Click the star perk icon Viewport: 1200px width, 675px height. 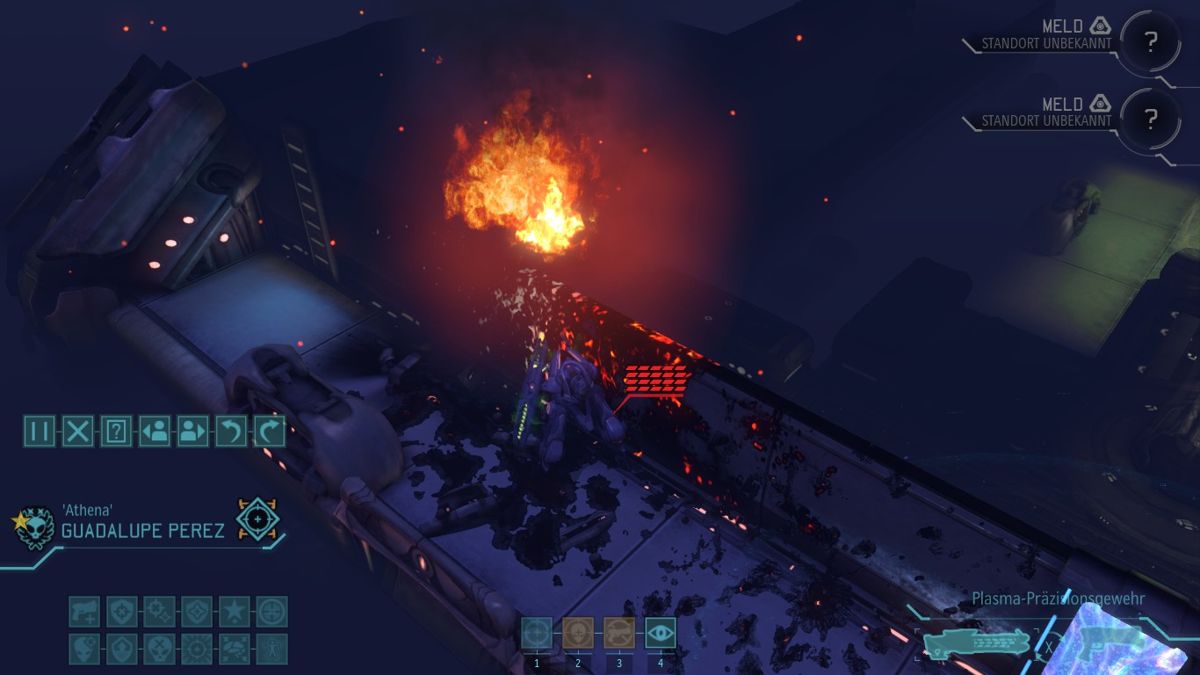(x=234, y=611)
